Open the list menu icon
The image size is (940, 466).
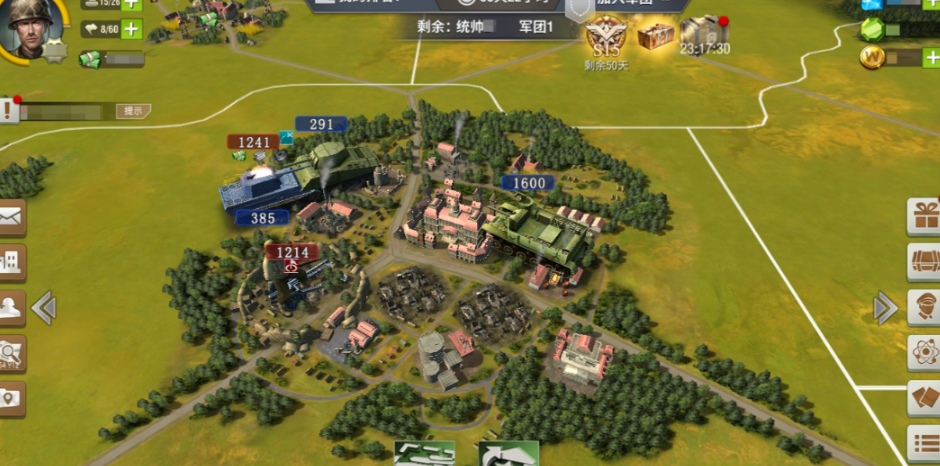click(923, 443)
